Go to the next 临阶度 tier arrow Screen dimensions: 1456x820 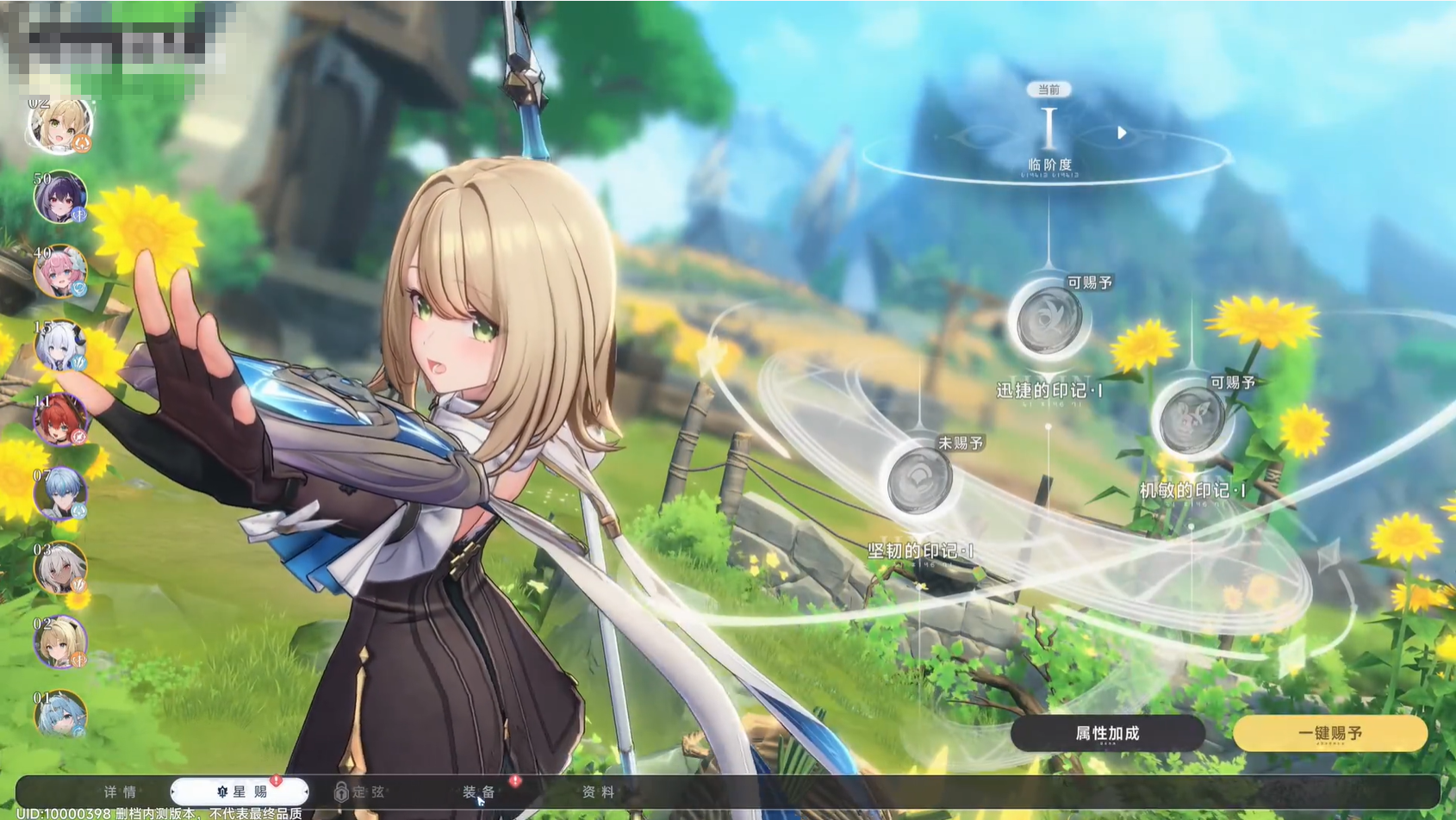point(1122,133)
